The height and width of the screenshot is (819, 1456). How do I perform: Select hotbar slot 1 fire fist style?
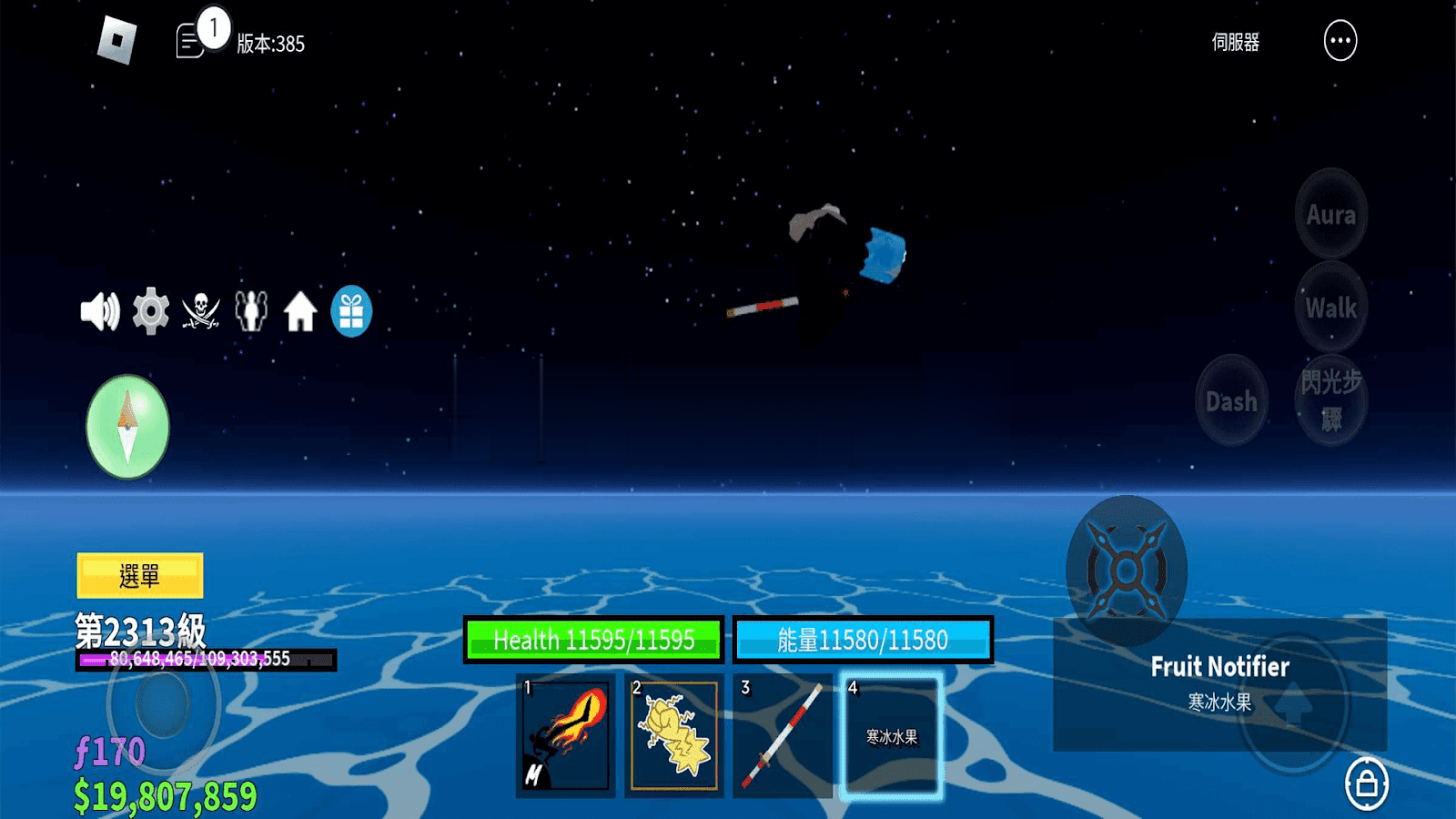(x=566, y=736)
